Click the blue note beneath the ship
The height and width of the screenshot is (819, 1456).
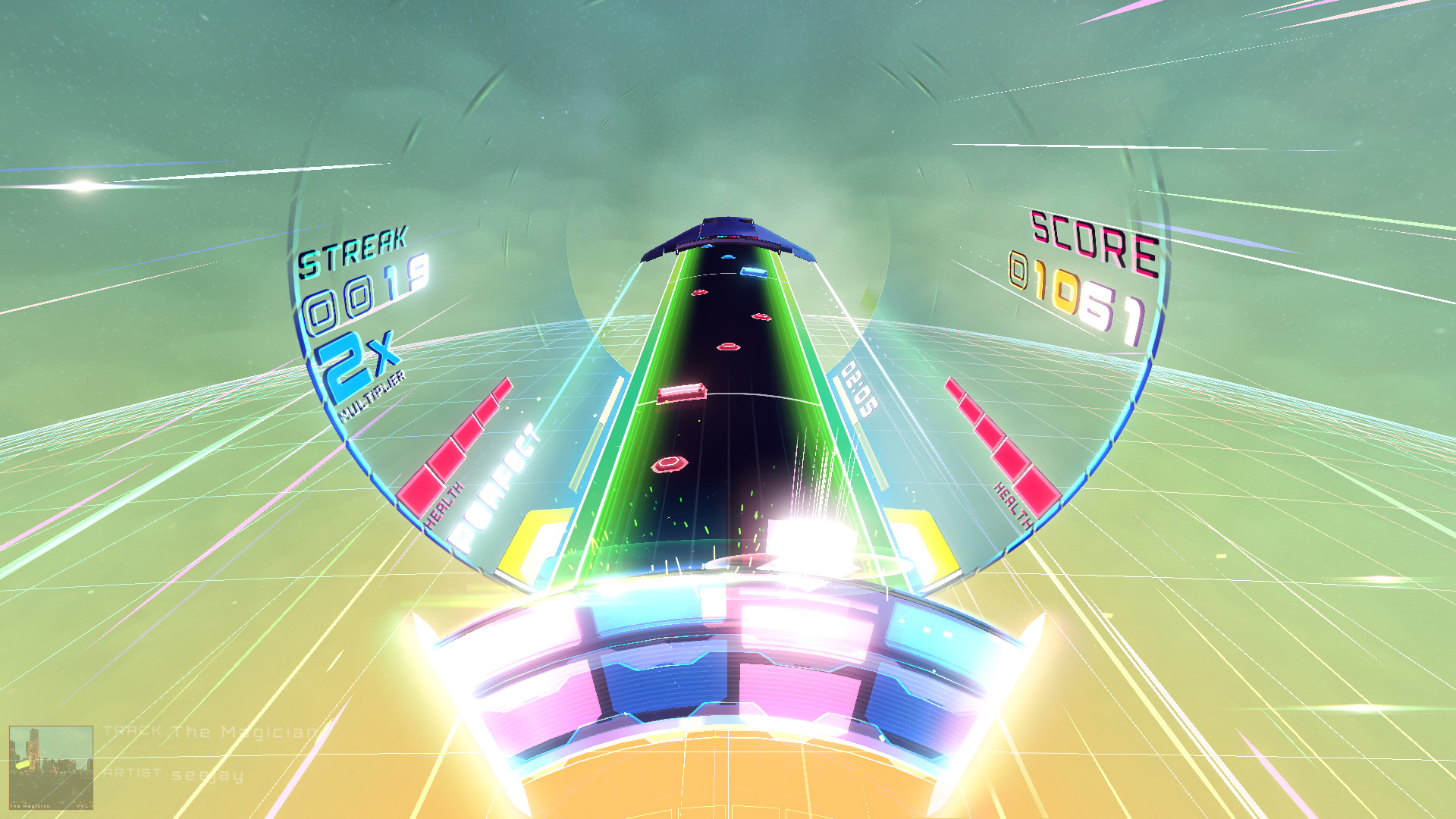point(730,256)
